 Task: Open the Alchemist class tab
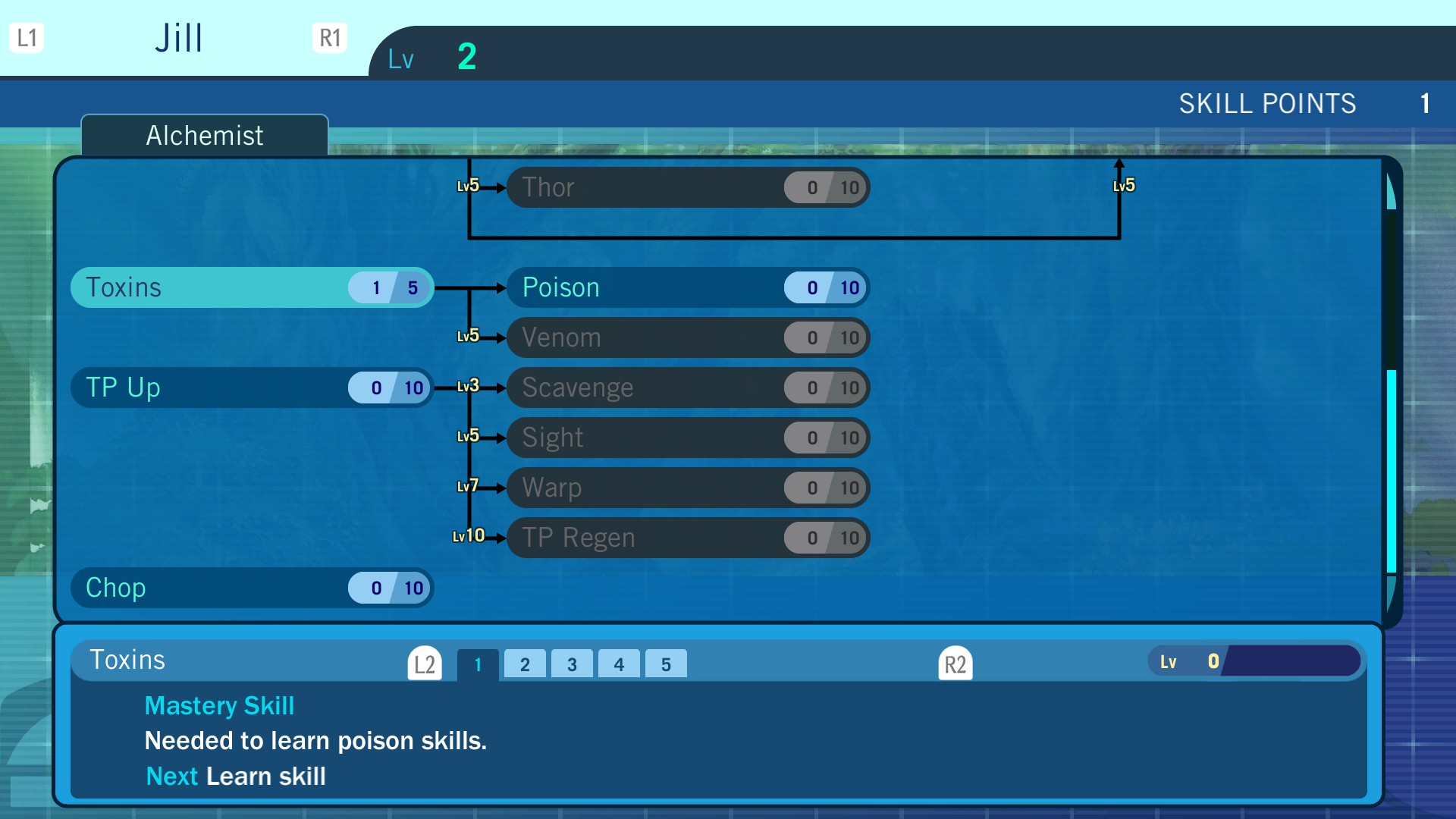205,136
